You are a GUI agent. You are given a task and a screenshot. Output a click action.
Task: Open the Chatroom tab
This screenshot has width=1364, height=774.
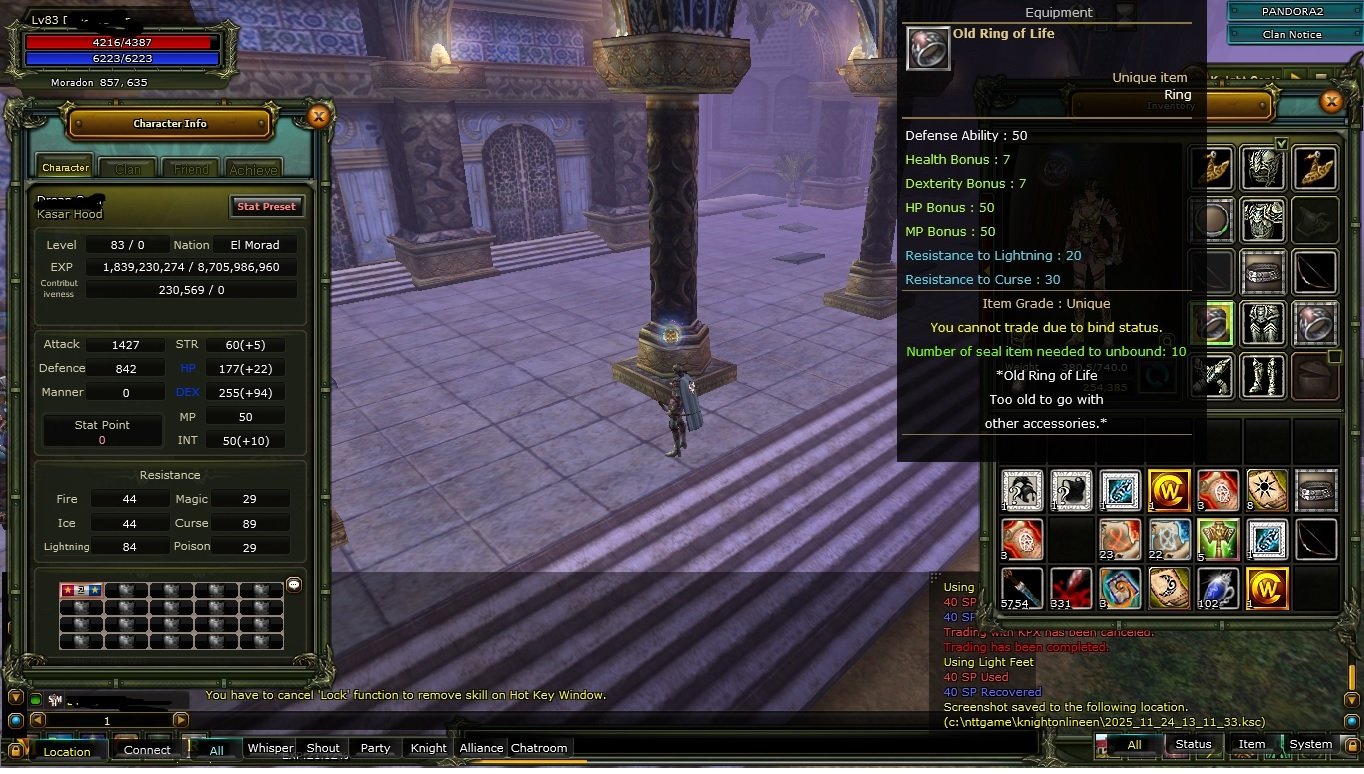539,748
